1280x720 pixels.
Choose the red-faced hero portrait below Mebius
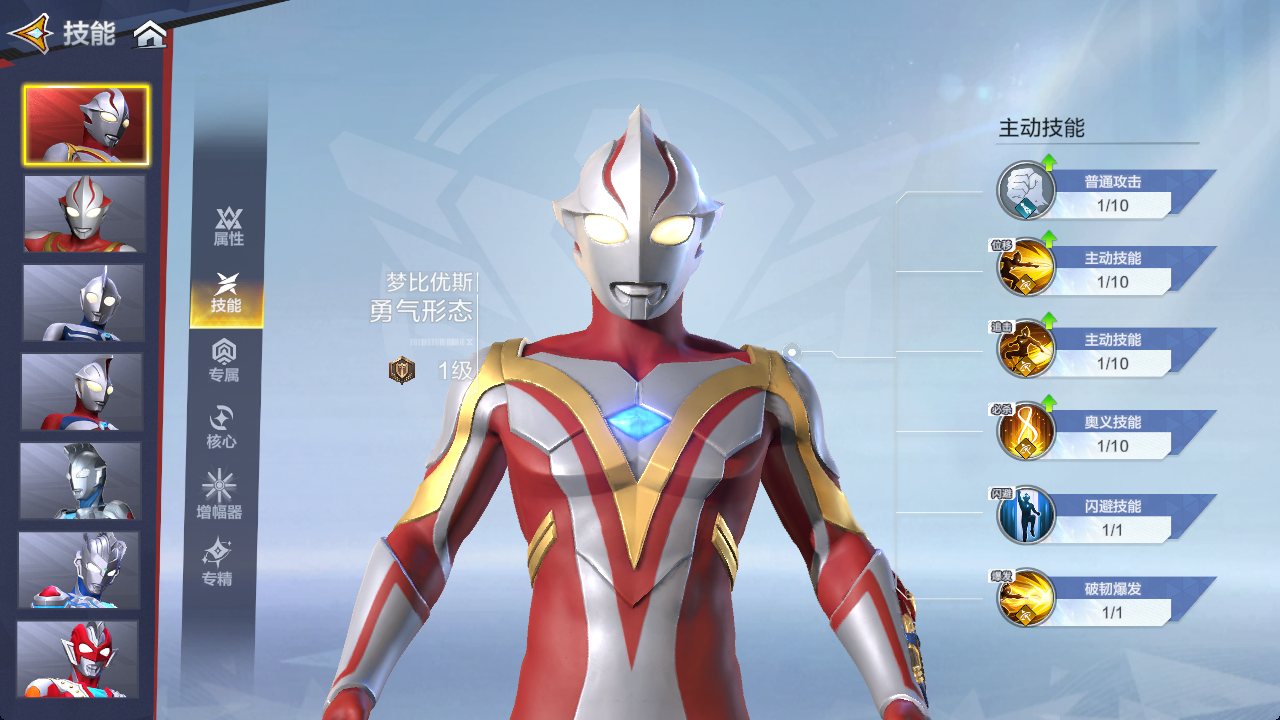pos(85,213)
